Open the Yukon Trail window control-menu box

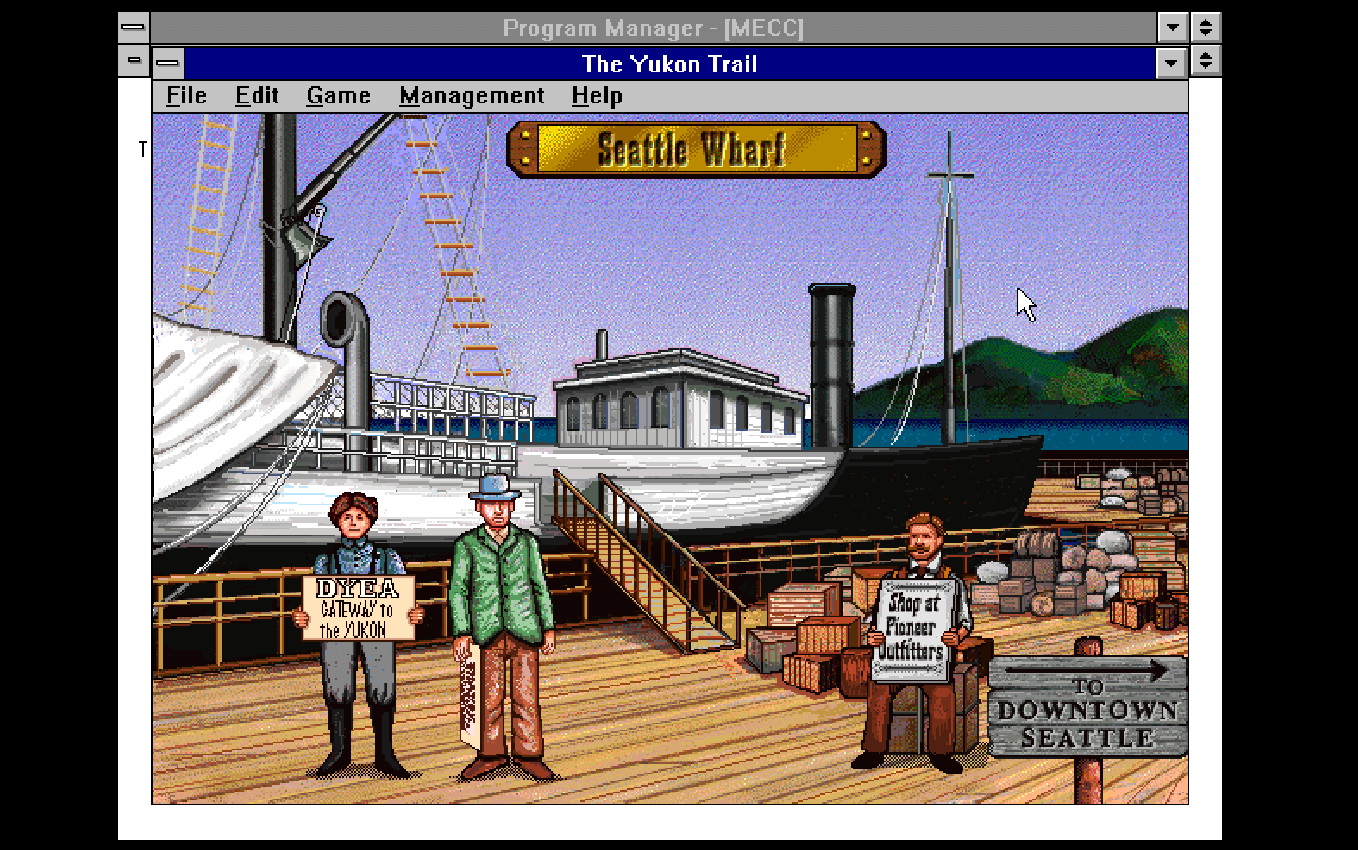point(169,62)
